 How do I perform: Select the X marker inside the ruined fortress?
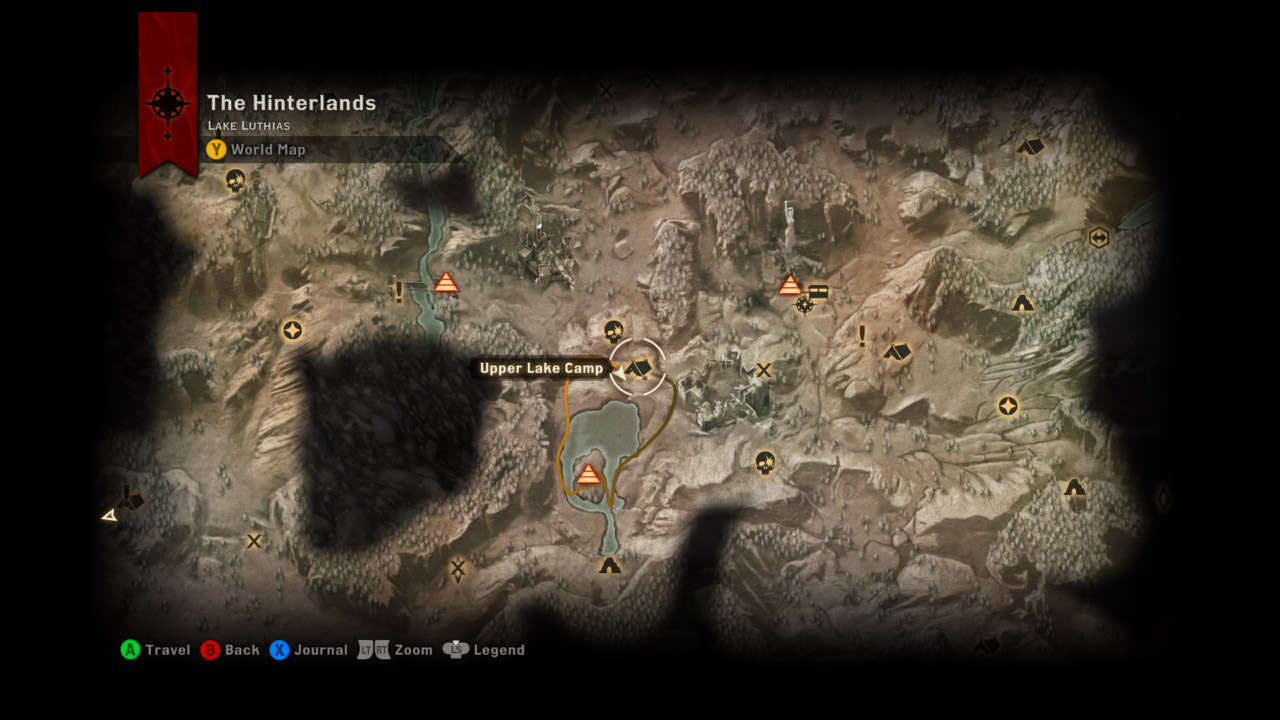point(764,371)
